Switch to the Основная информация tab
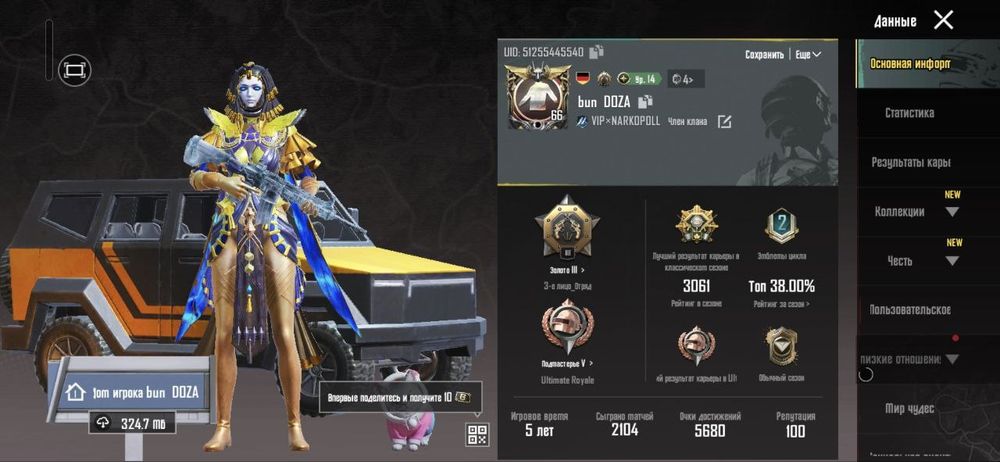The width and height of the screenshot is (1000, 462). coord(910,64)
